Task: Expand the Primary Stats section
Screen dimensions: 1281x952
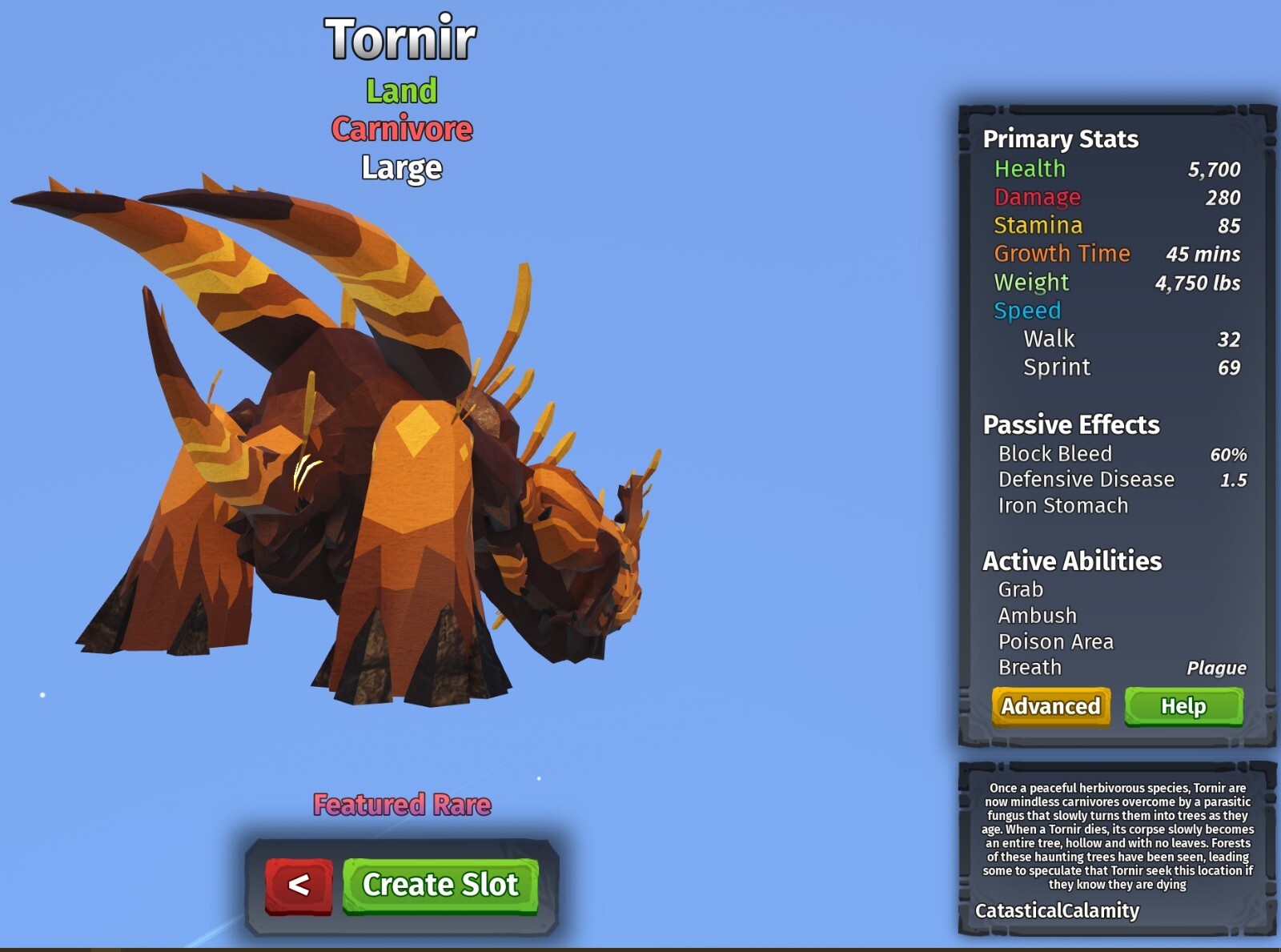Action: click(1060, 139)
